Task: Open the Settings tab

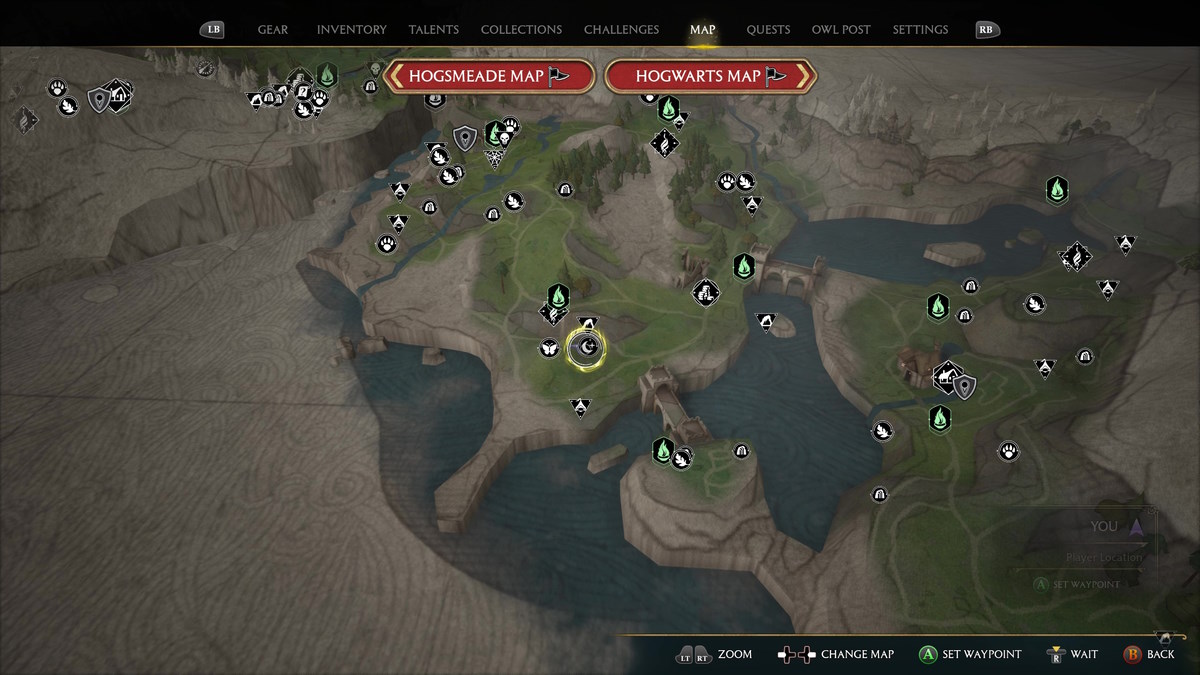Action: pos(920,30)
